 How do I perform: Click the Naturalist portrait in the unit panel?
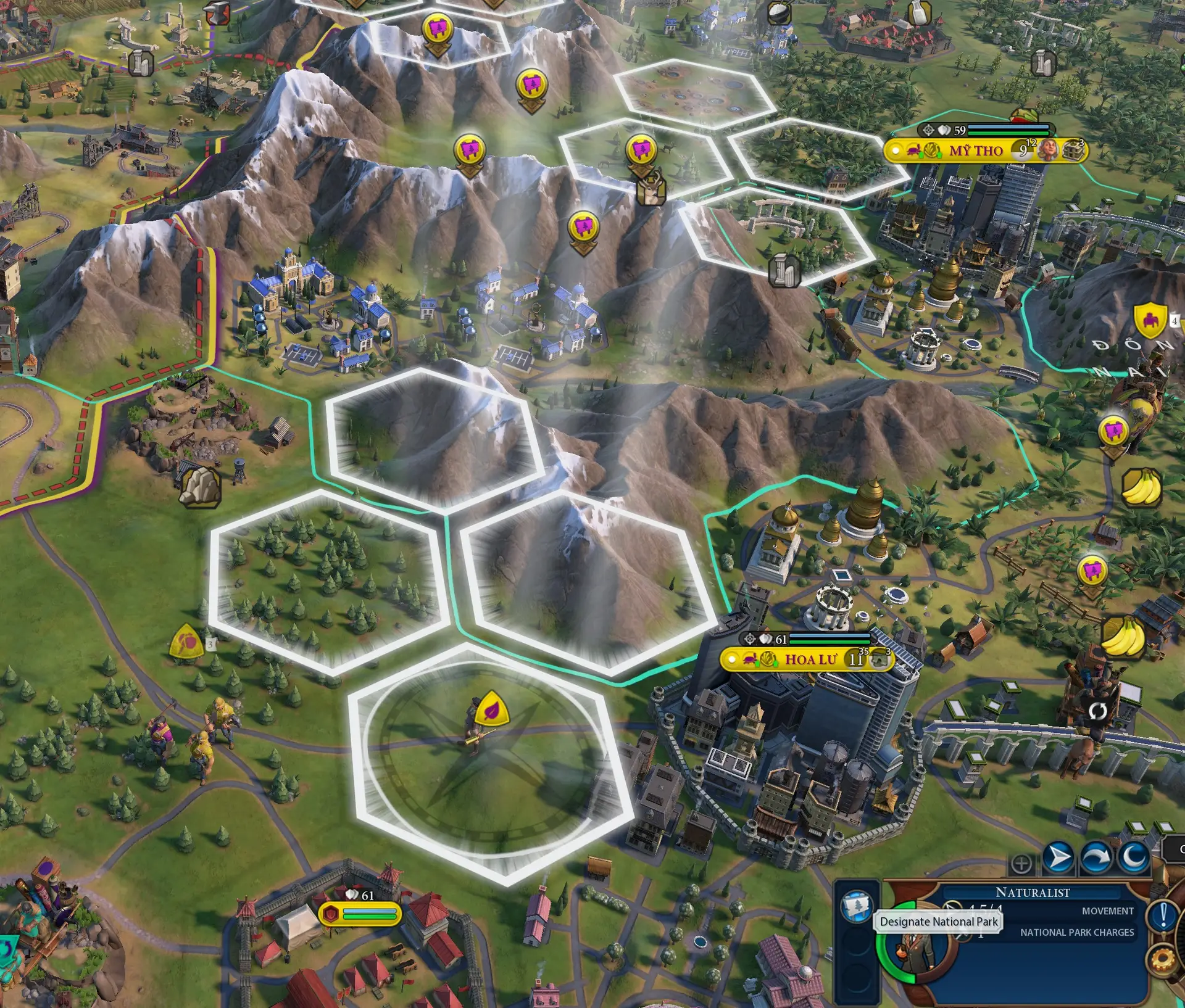(916, 953)
